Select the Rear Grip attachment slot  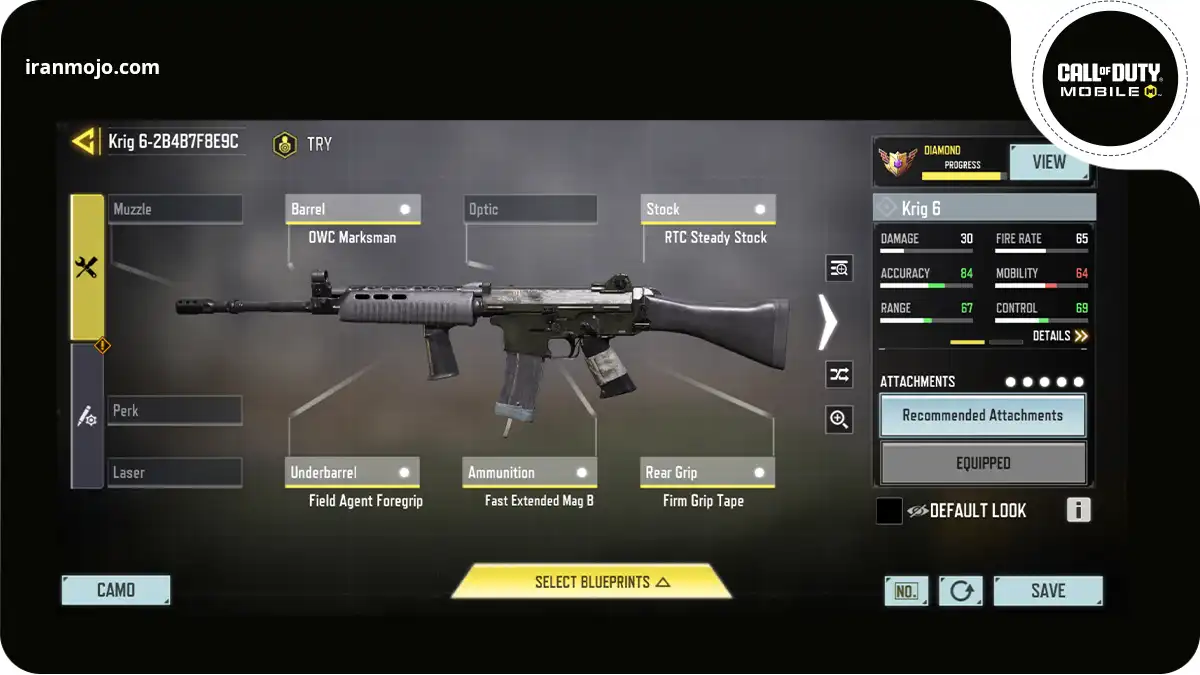(708, 472)
